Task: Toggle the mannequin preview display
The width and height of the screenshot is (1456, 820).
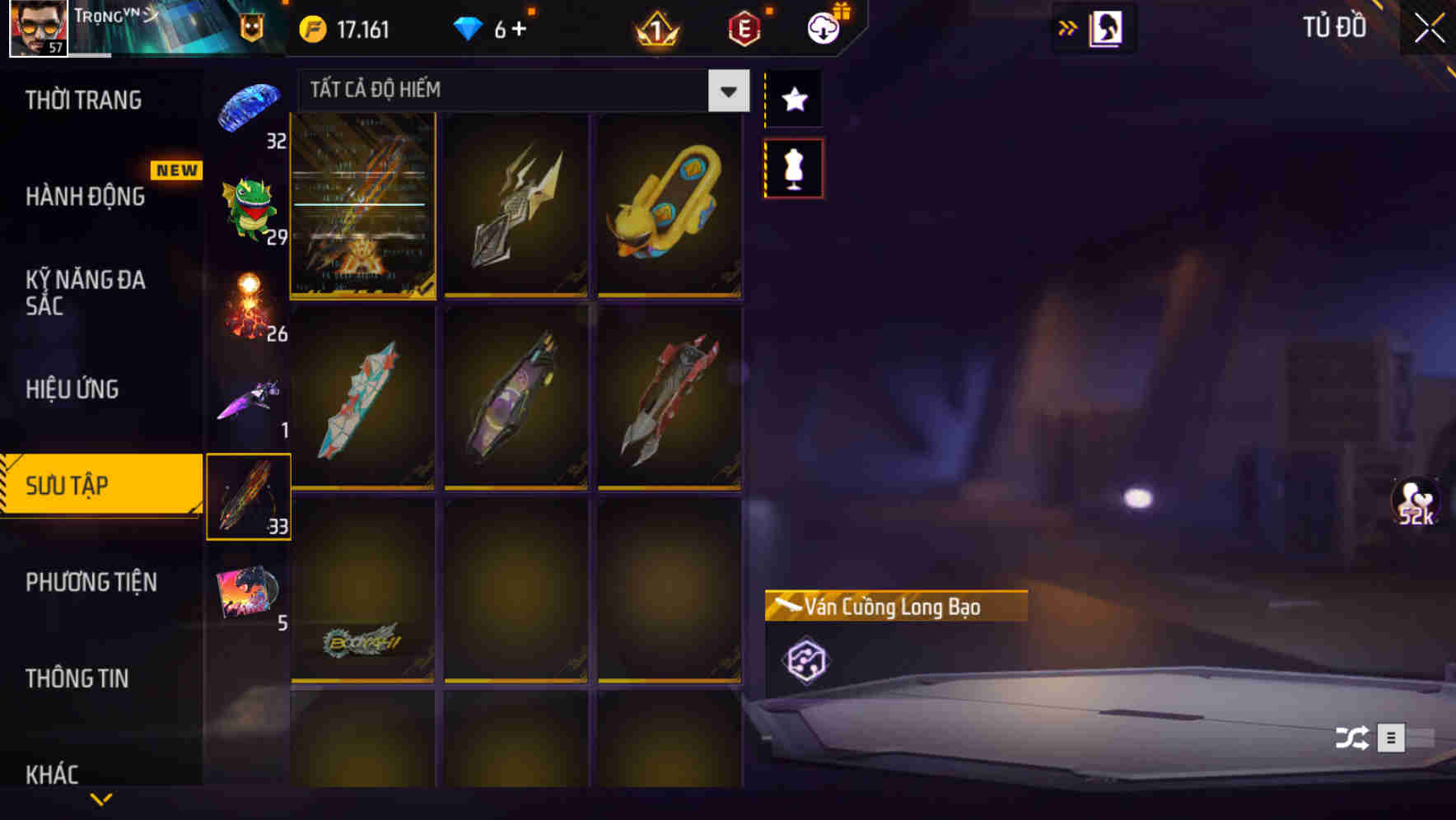Action: (793, 165)
